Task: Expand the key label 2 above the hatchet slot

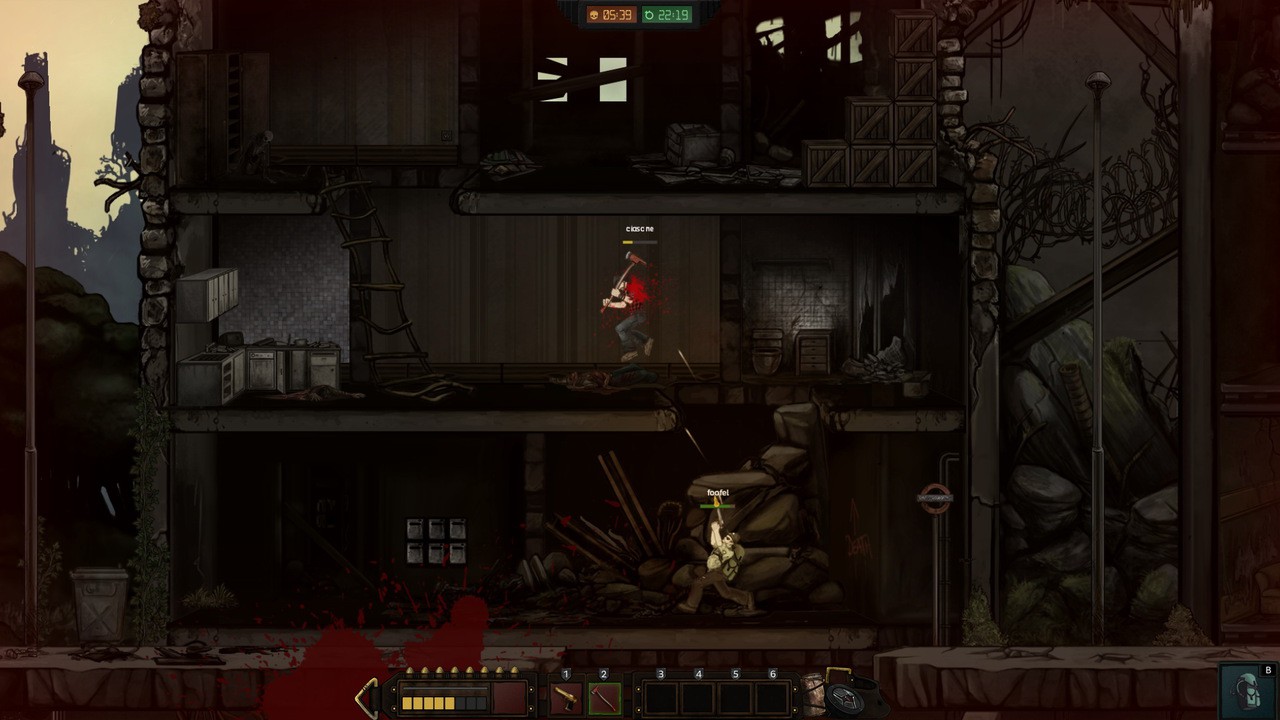Action: click(601, 673)
